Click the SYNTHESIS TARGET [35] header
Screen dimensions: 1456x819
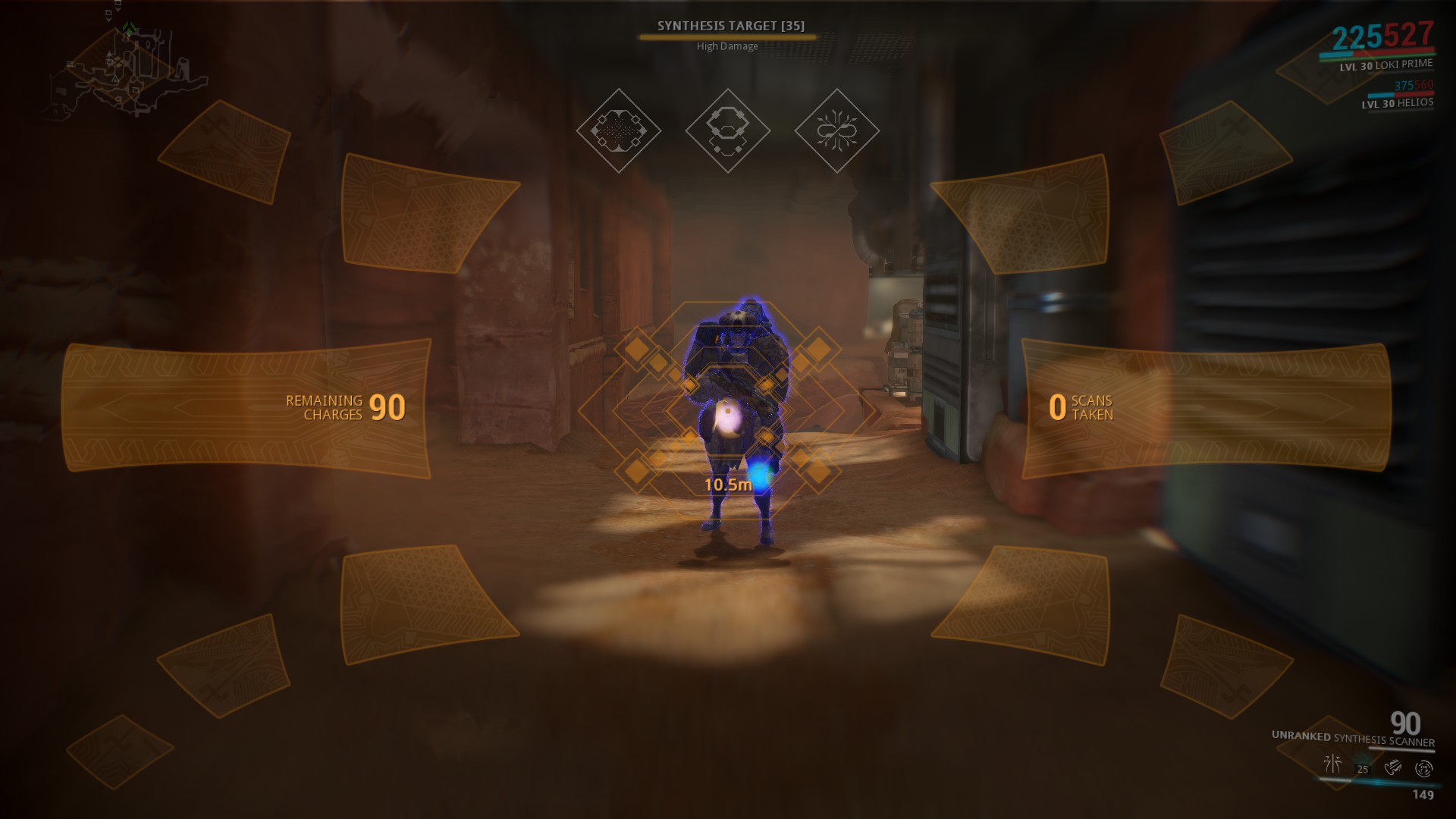click(732, 25)
